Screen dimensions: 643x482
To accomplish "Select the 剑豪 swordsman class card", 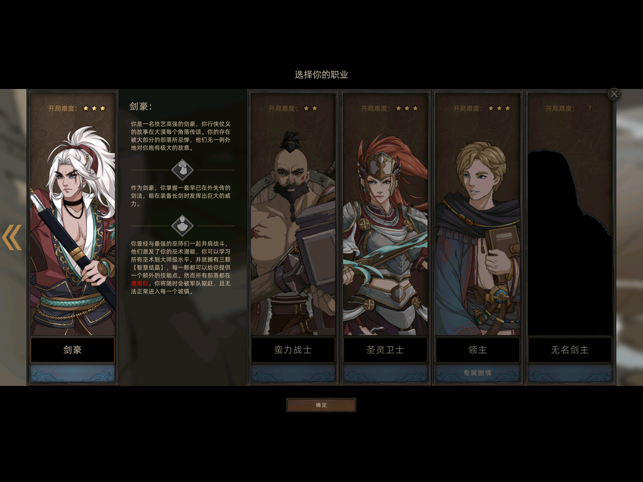I will tap(72, 230).
